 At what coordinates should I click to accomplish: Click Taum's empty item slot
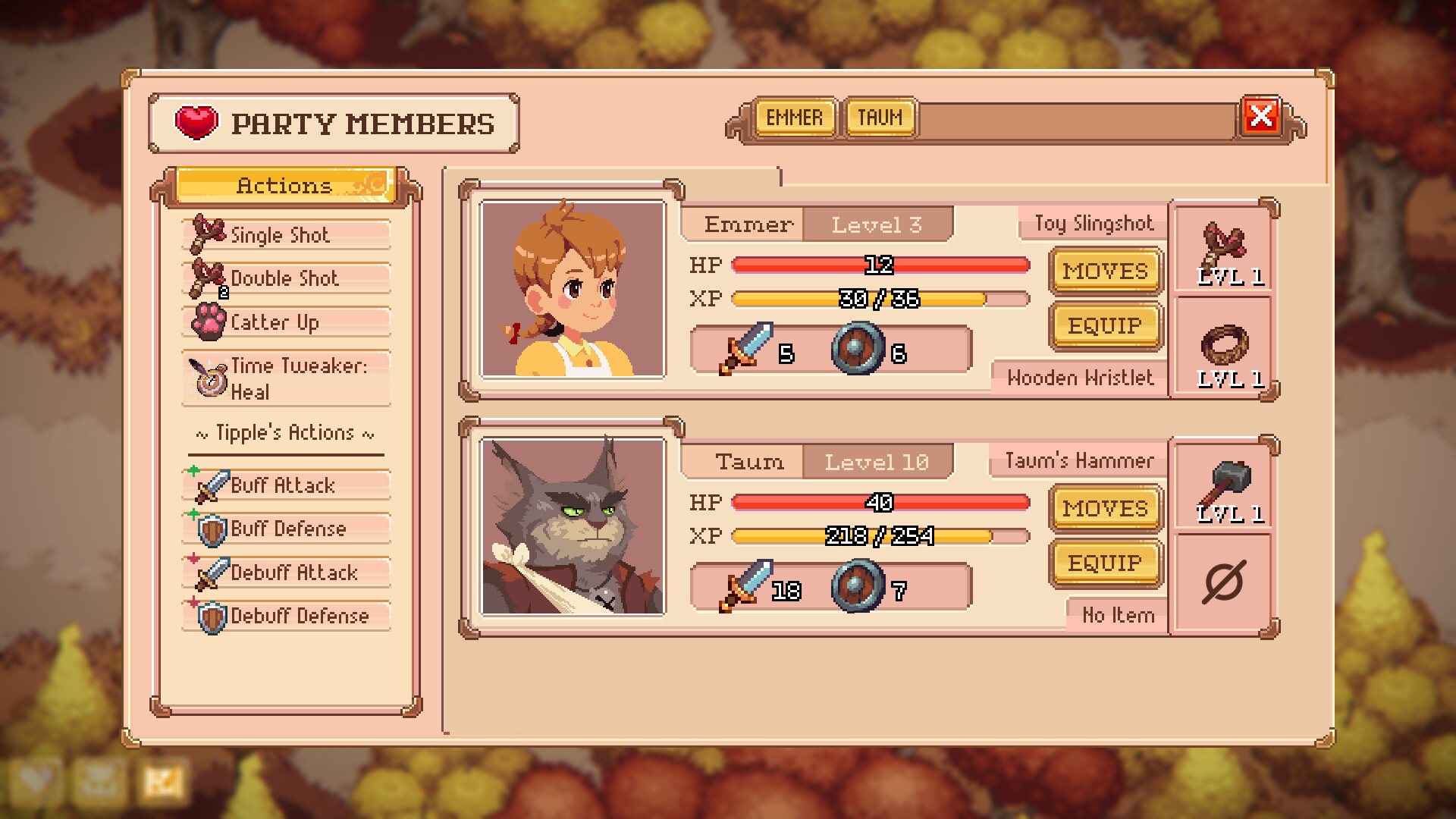coord(1223,582)
